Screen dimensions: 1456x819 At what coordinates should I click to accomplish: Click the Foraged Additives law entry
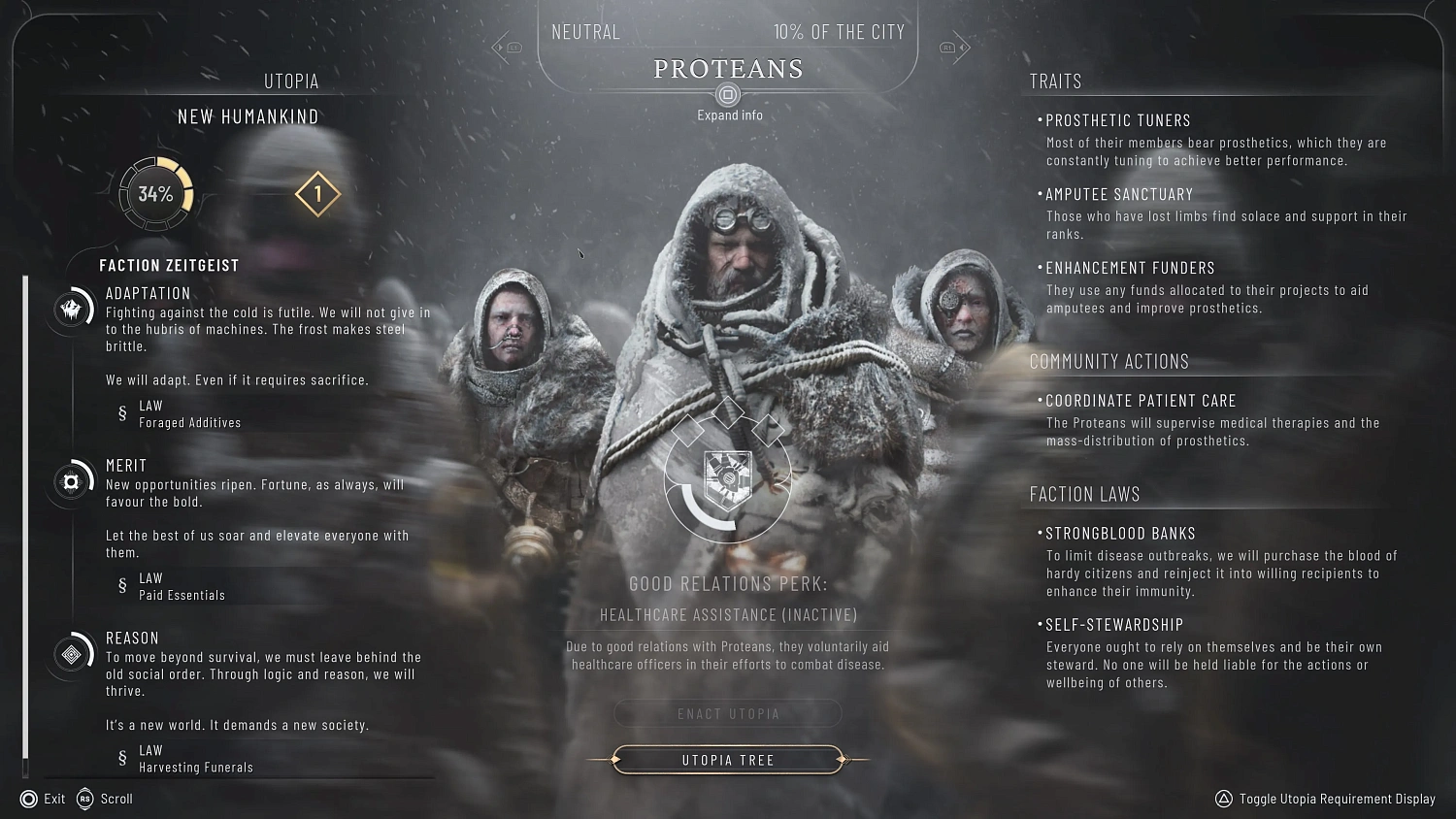click(x=190, y=414)
